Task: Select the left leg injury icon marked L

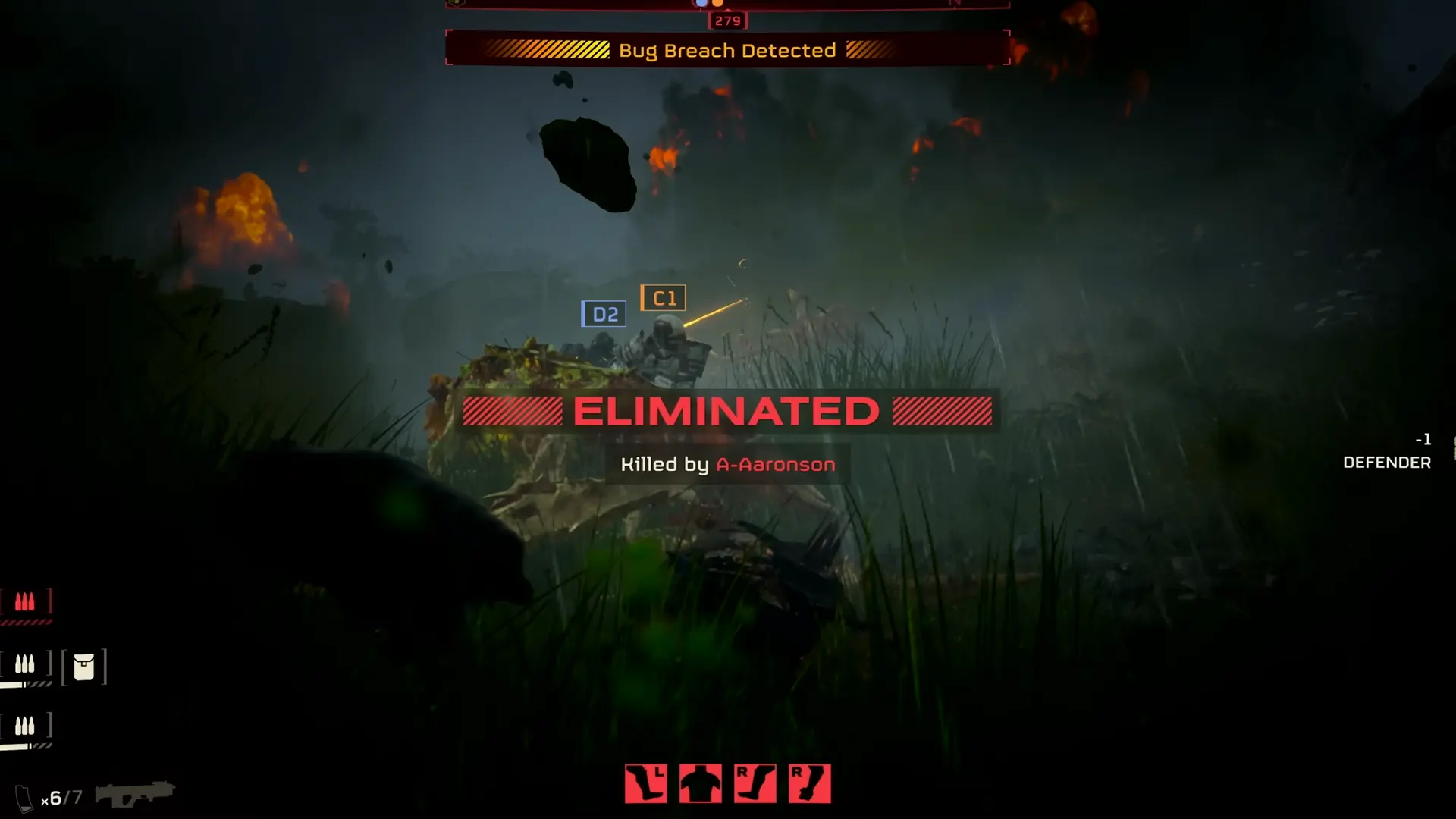Action: (646, 783)
